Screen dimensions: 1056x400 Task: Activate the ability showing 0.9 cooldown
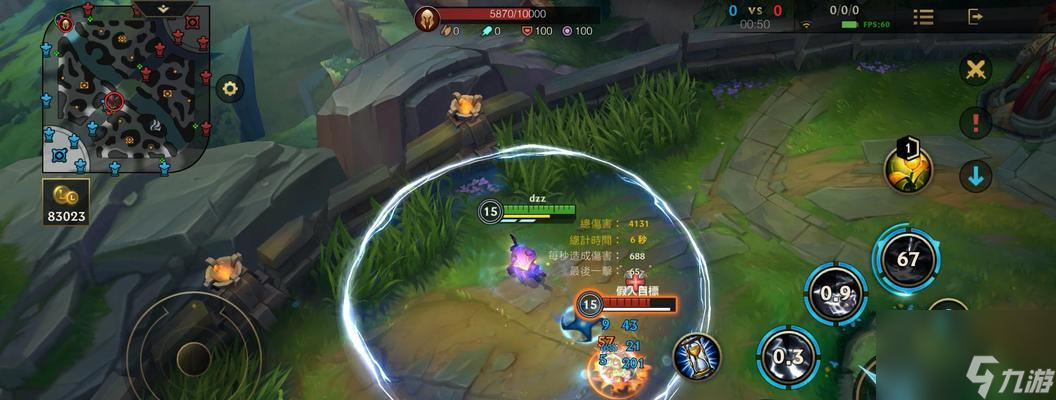click(x=835, y=295)
